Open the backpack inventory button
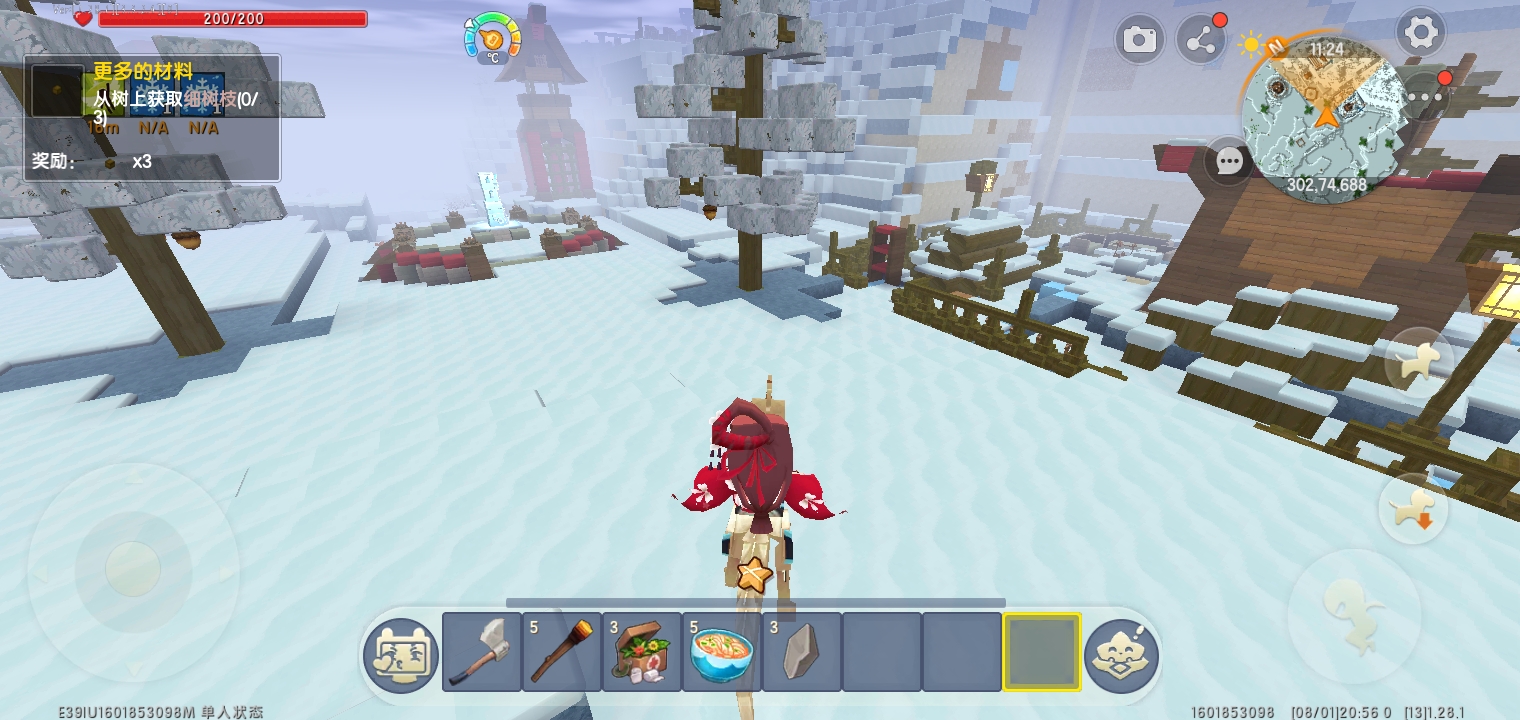Image resolution: width=1520 pixels, height=720 pixels. tap(1122, 656)
